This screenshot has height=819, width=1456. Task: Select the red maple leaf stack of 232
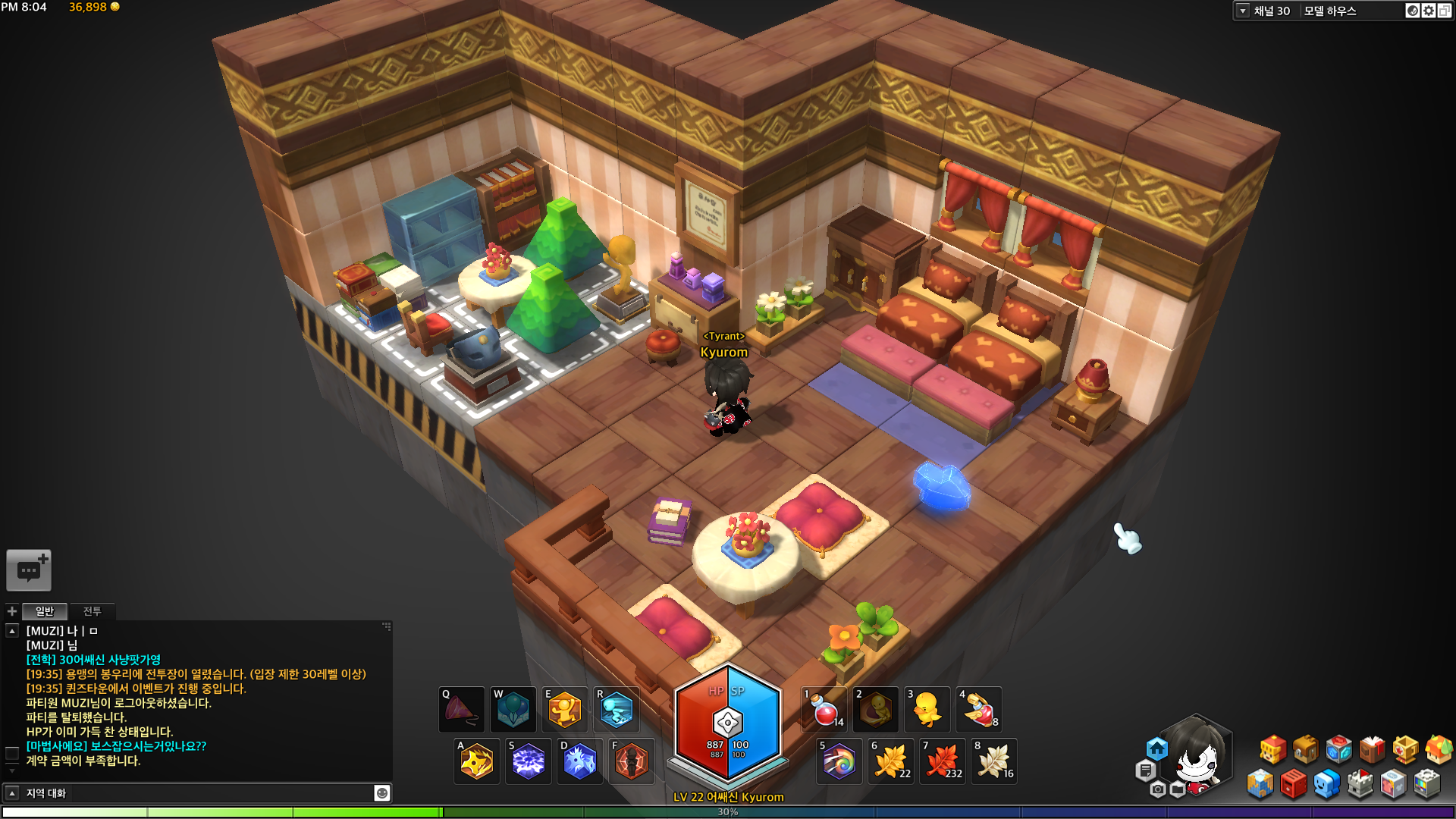click(942, 761)
